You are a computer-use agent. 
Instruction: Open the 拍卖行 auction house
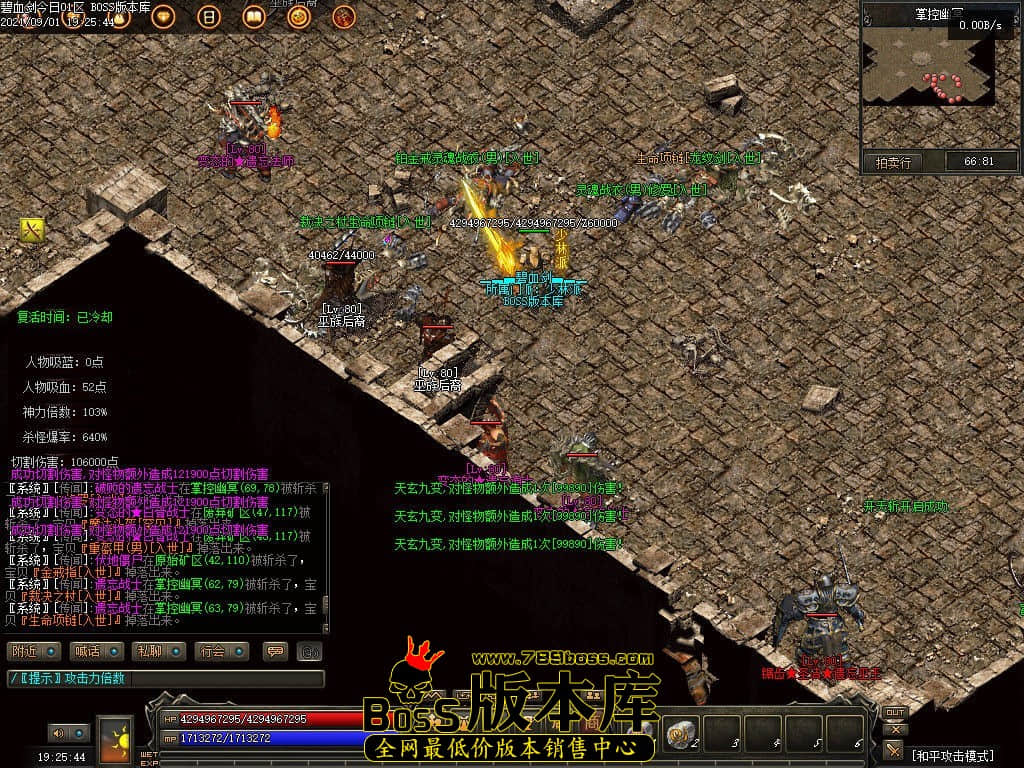tap(893, 162)
